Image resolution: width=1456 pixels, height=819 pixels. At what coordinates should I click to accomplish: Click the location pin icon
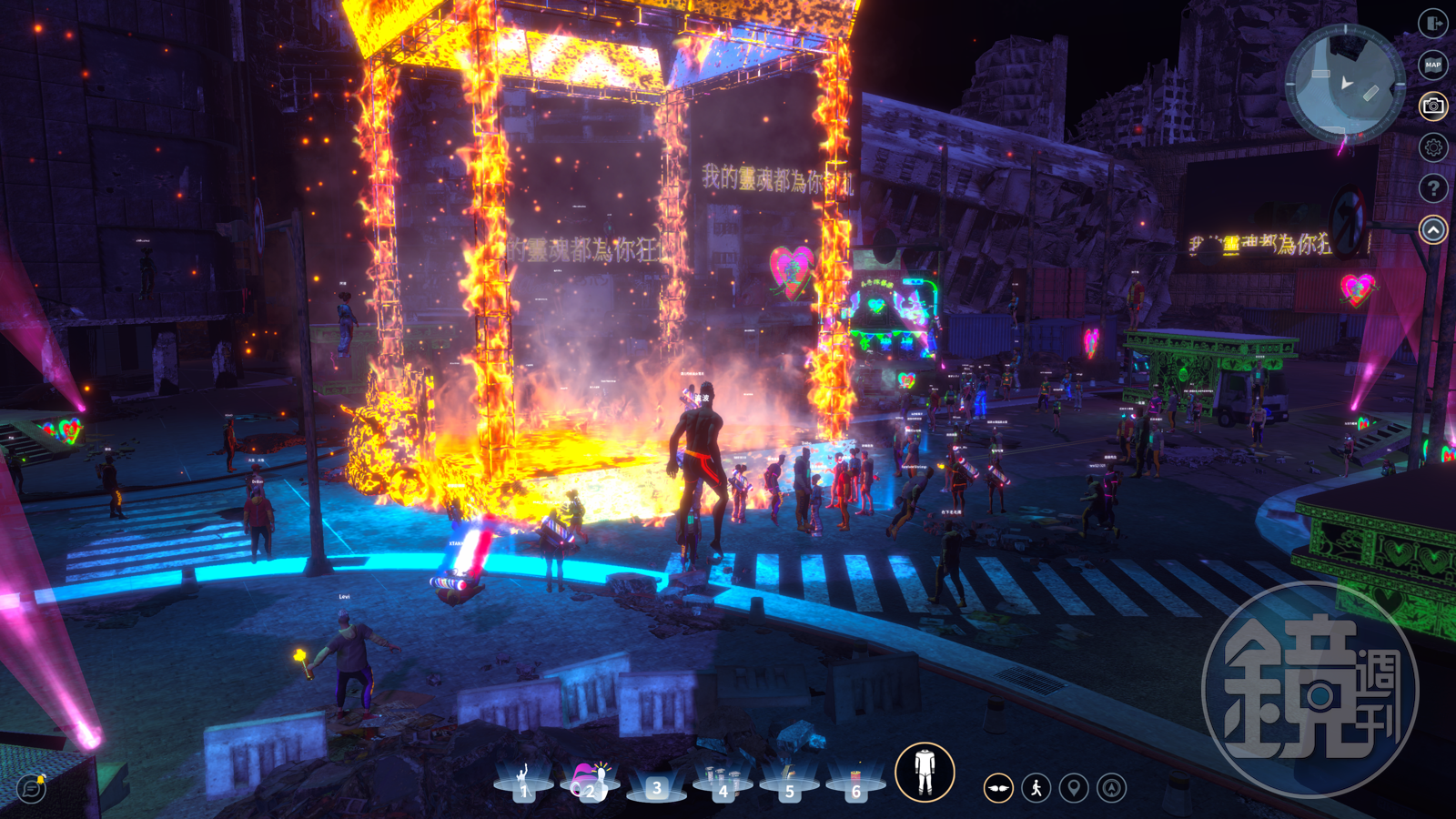(x=1074, y=788)
